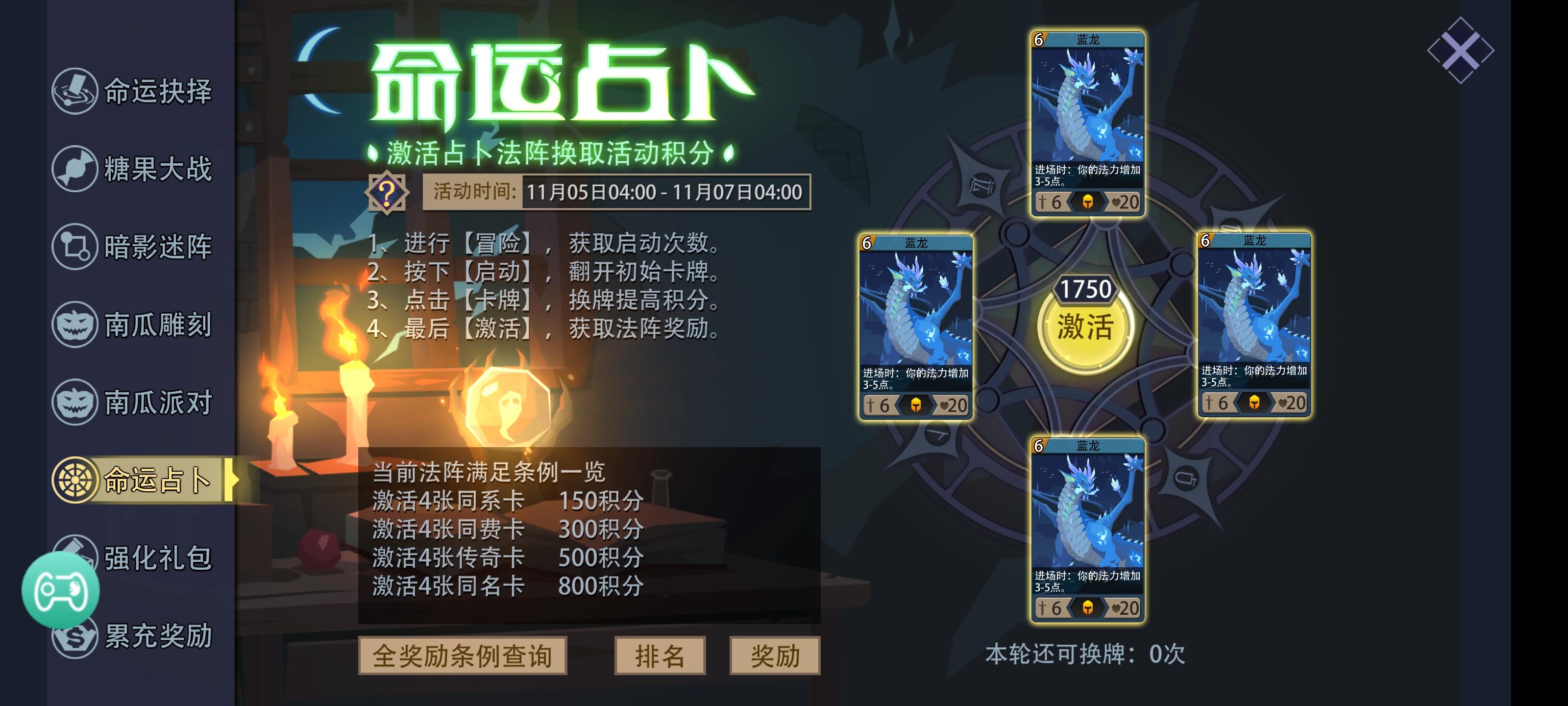Click the 南瓜雕刻 pumpkin carving icon
The image size is (1568, 706).
pyautogui.click(x=76, y=326)
